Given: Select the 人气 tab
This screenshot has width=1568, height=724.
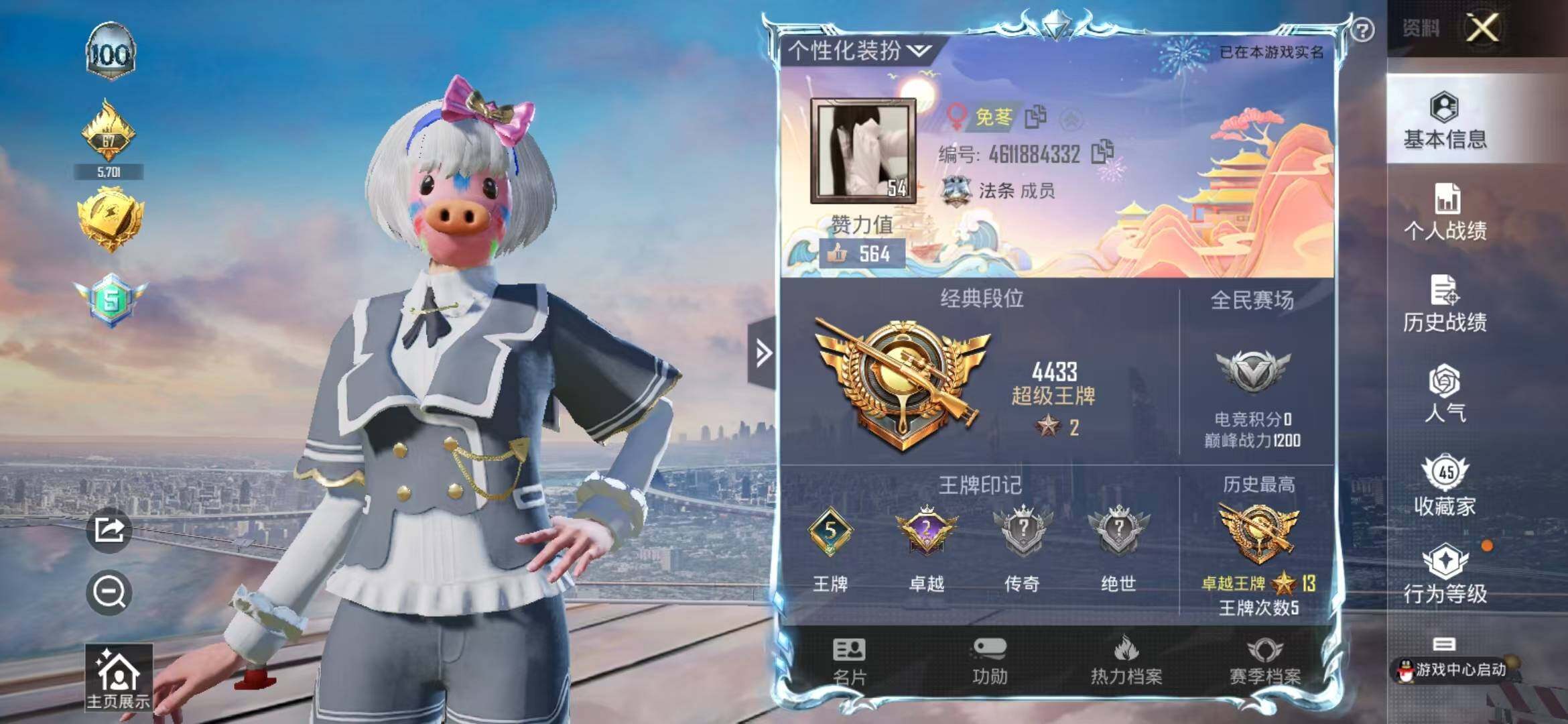Looking at the screenshot, I should point(1445,394).
